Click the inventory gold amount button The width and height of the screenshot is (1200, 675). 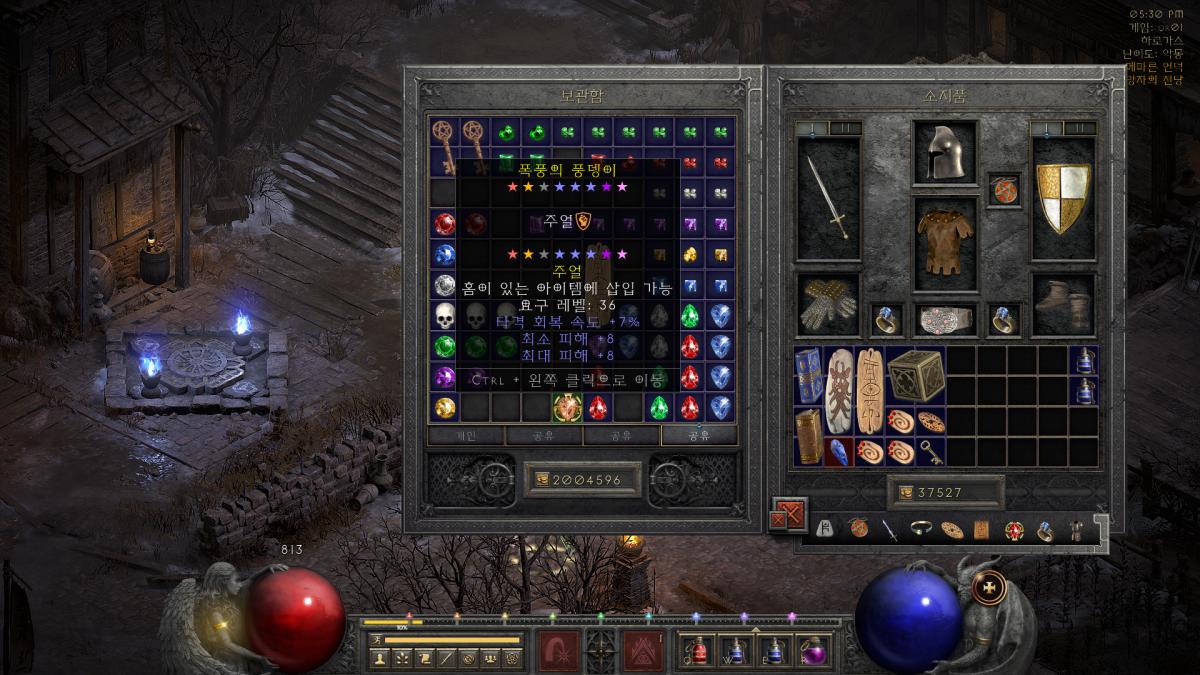945,492
